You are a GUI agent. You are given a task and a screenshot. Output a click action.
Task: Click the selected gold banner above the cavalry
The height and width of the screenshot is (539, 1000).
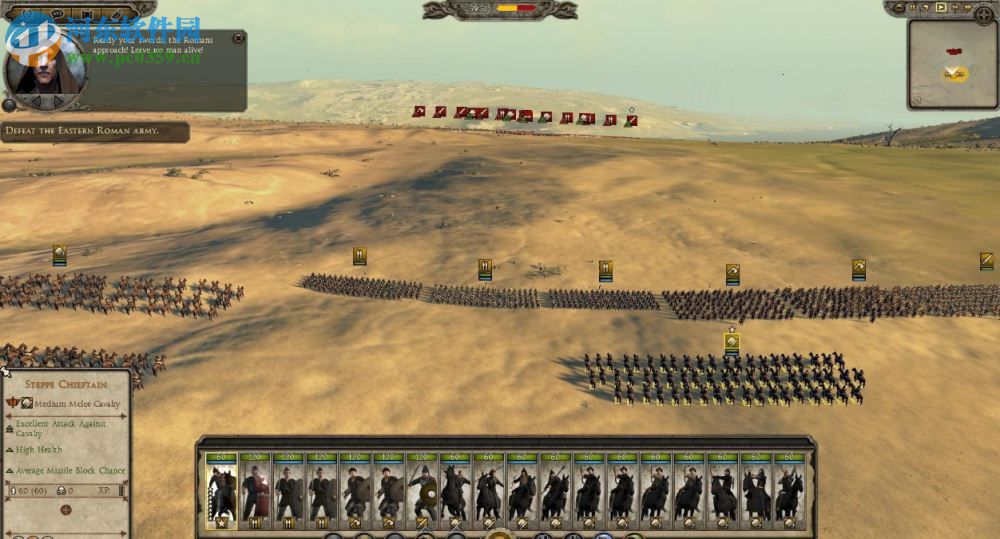(x=732, y=342)
